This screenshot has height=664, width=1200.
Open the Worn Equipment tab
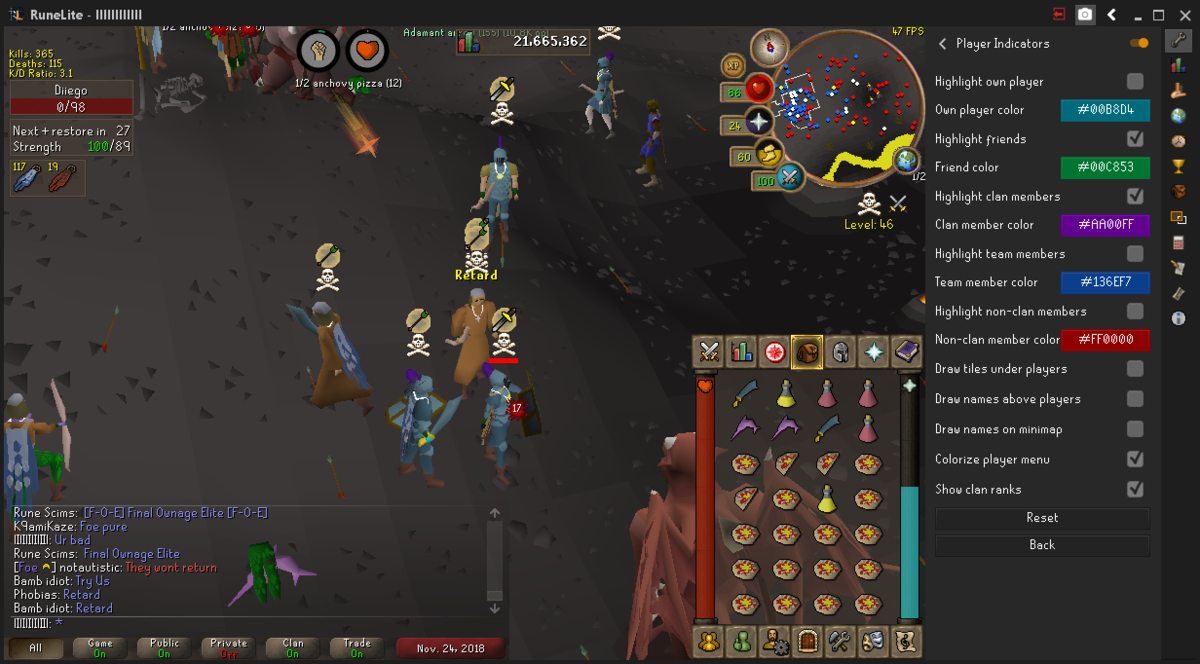pyautogui.click(x=840, y=352)
